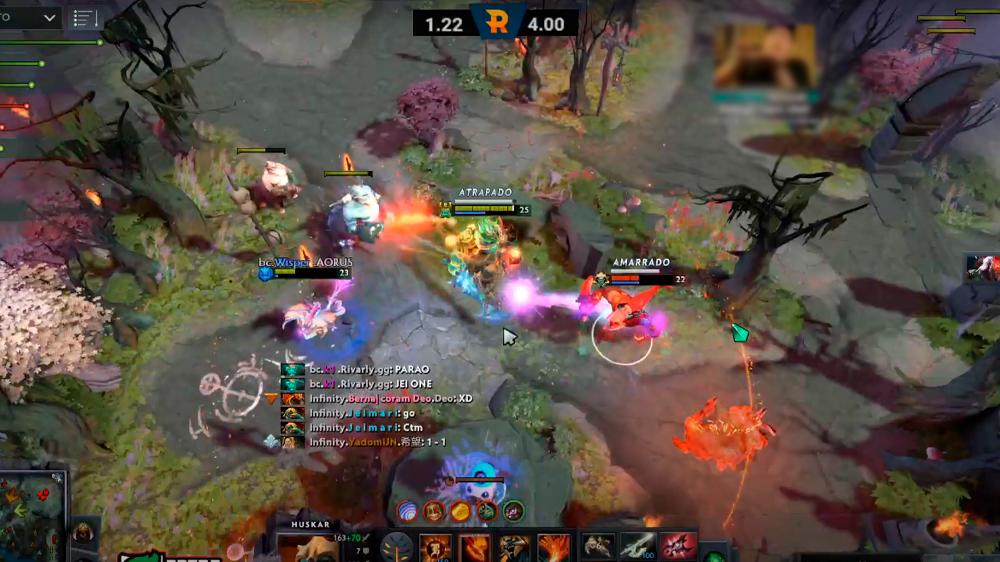Toggle the Burning Spear ability
The height and width of the screenshot is (562, 1000).
pyautogui.click(x=475, y=548)
